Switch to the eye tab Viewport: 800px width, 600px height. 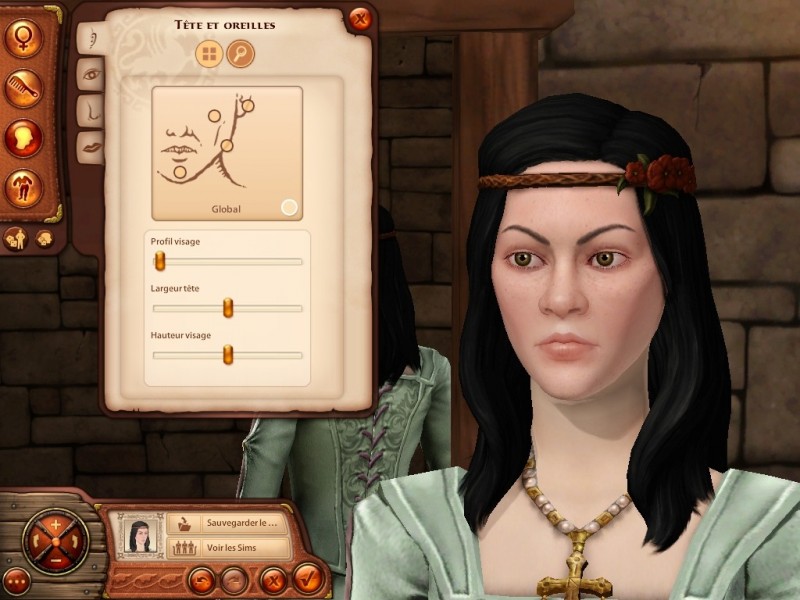90,74
